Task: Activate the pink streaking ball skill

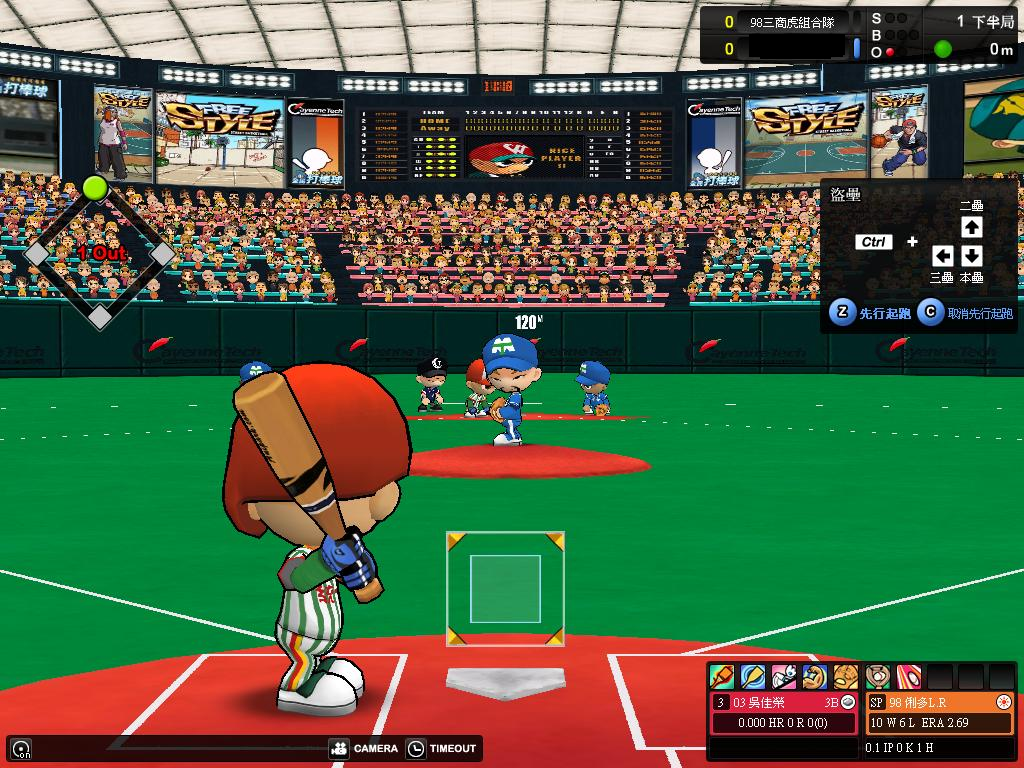Action: (908, 677)
